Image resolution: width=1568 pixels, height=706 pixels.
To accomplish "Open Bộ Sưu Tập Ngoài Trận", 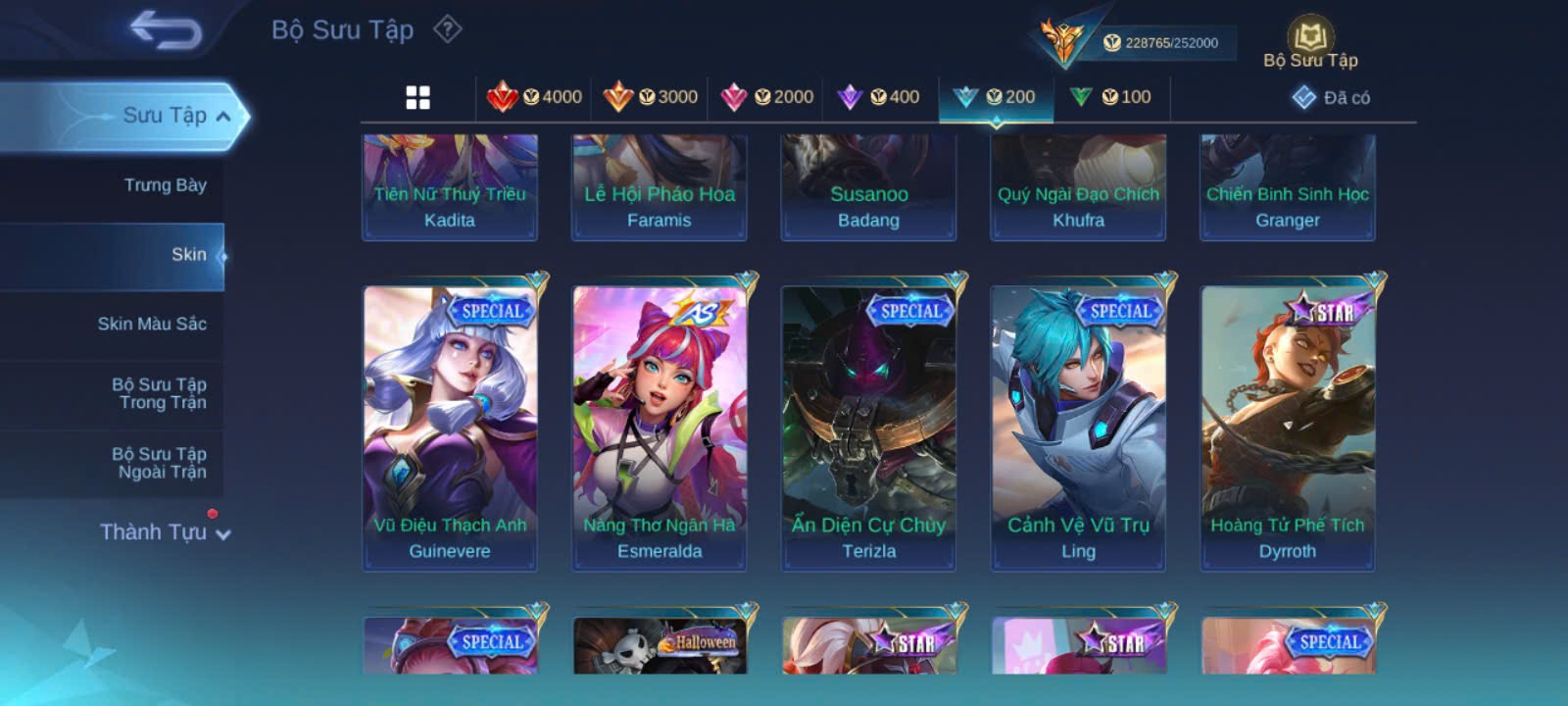I will pyautogui.click(x=159, y=463).
